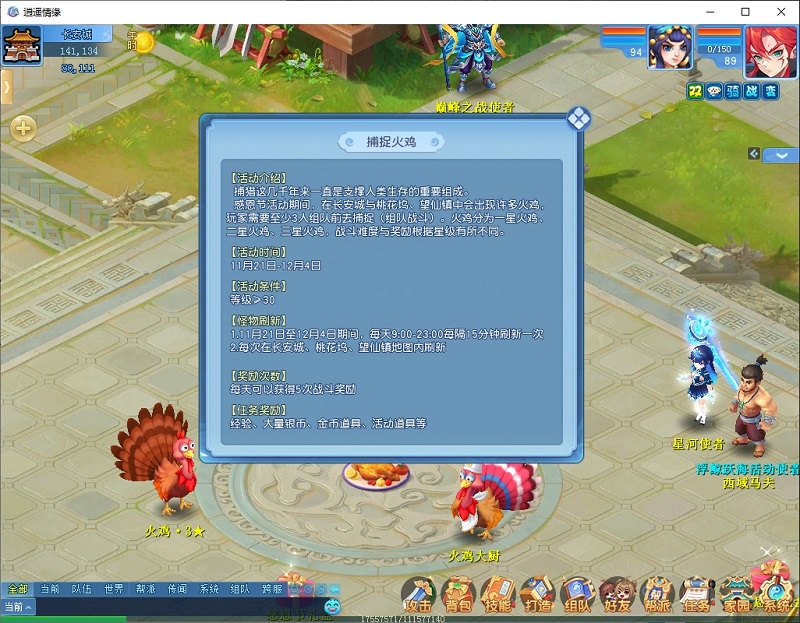Open the 背包 backpack
Screen dimensions: 800x623
(458, 594)
